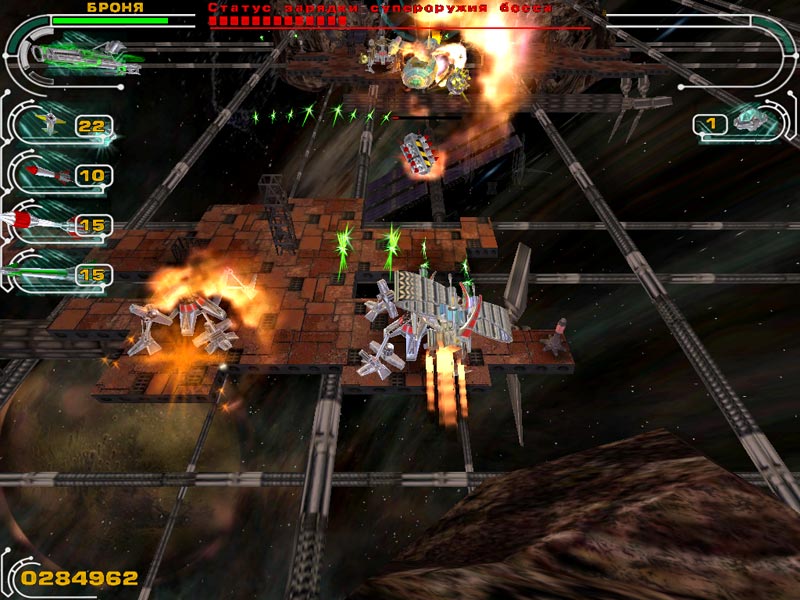Viewport: 800px width, 600px height.
Task: Select the yellow fighter drone weapon slot
Action: click(x=48, y=125)
